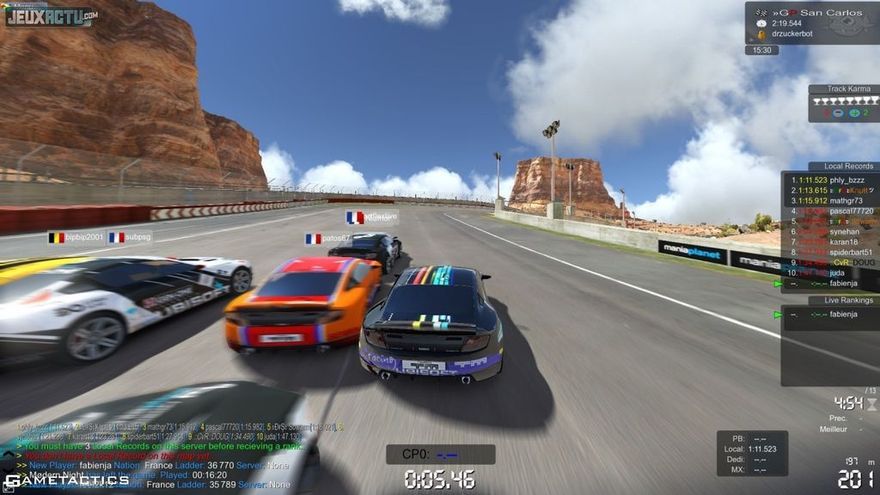Image resolution: width=880 pixels, height=495 pixels.
Task: Open the PB and Local records widget
Action: tap(751, 453)
